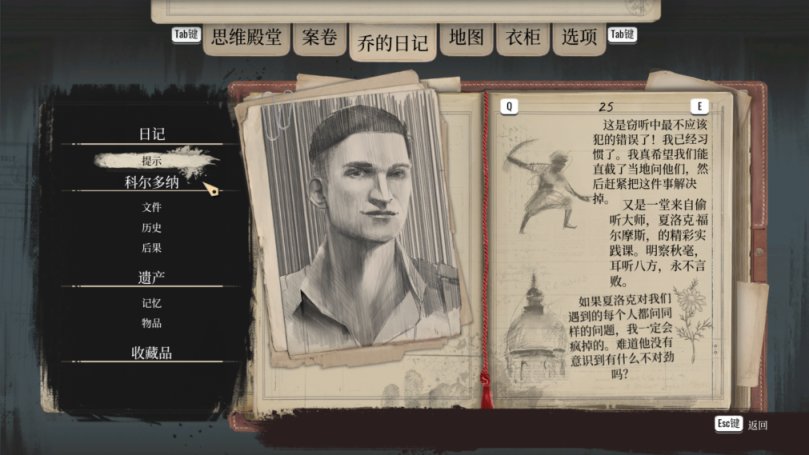Select 物品 under 遗产
The height and width of the screenshot is (455, 809).
[x=152, y=323]
